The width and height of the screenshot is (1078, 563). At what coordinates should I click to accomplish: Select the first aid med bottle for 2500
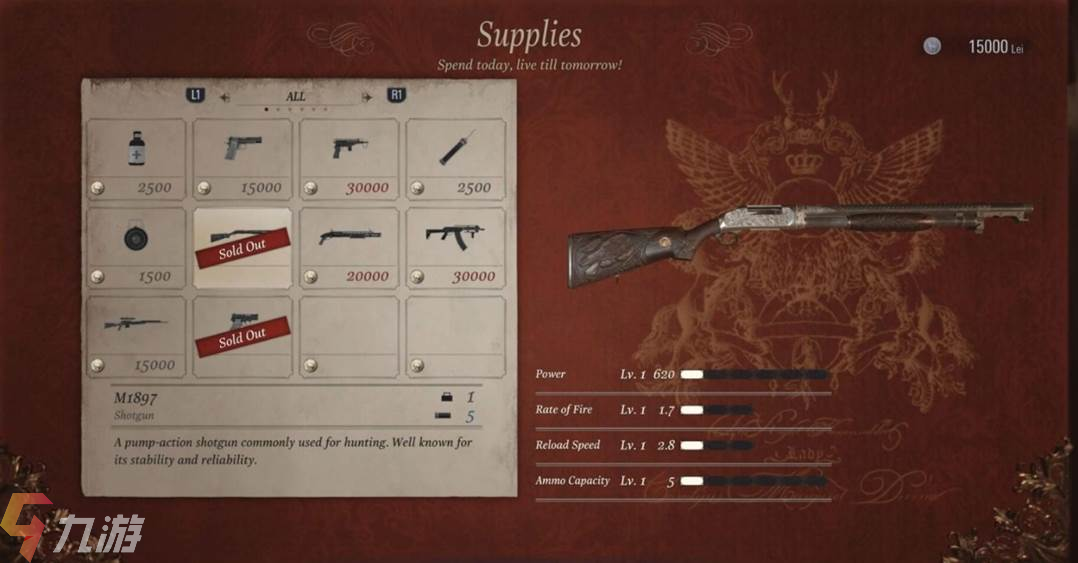point(136,157)
